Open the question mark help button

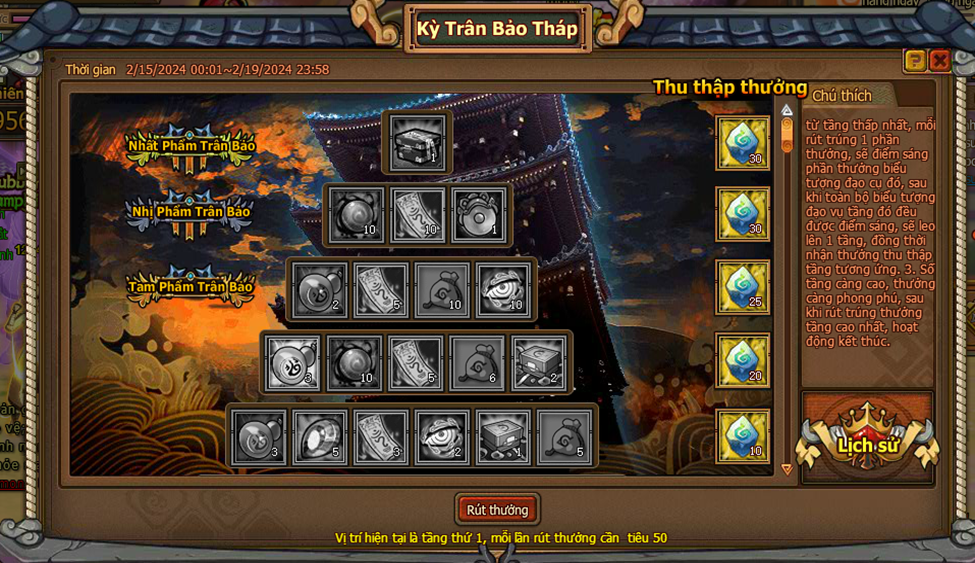pyautogui.click(x=915, y=61)
